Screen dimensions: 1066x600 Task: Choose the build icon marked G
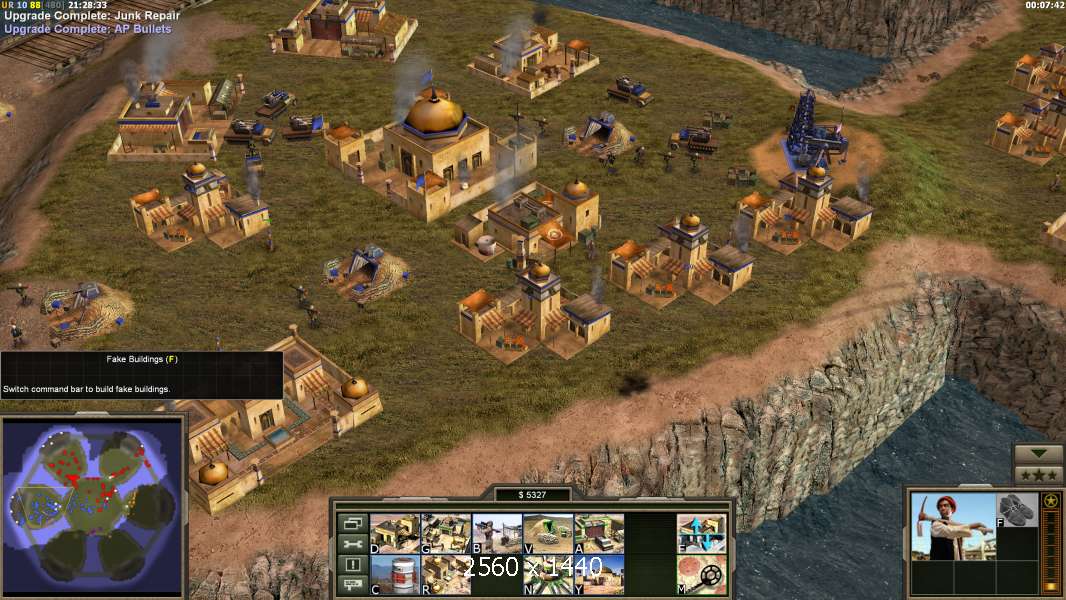point(446,533)
